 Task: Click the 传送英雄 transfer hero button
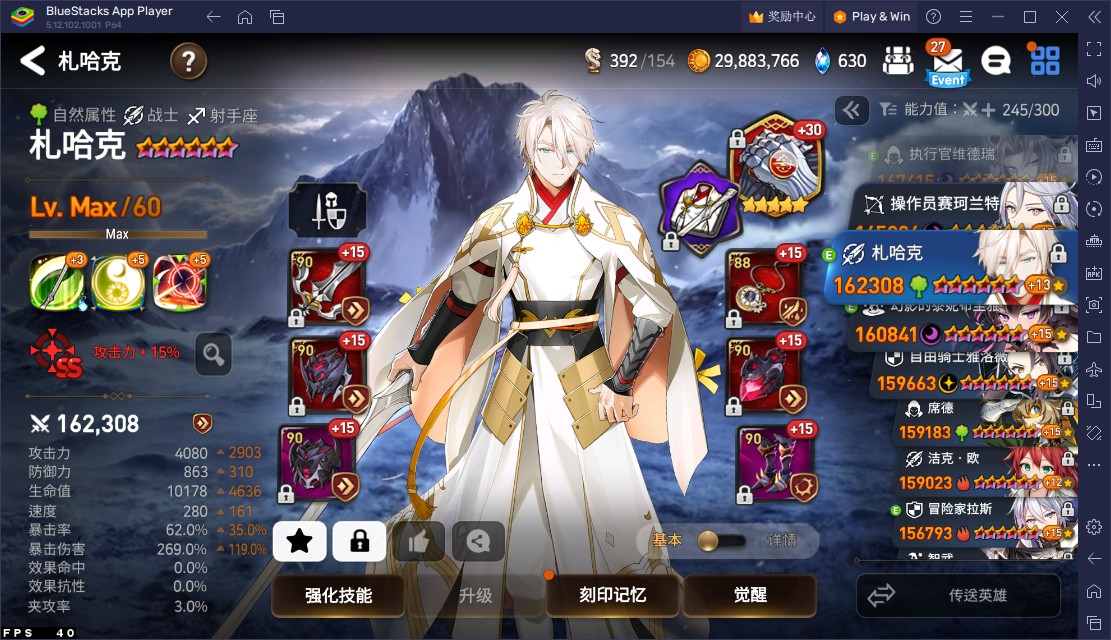pos(957,596)
